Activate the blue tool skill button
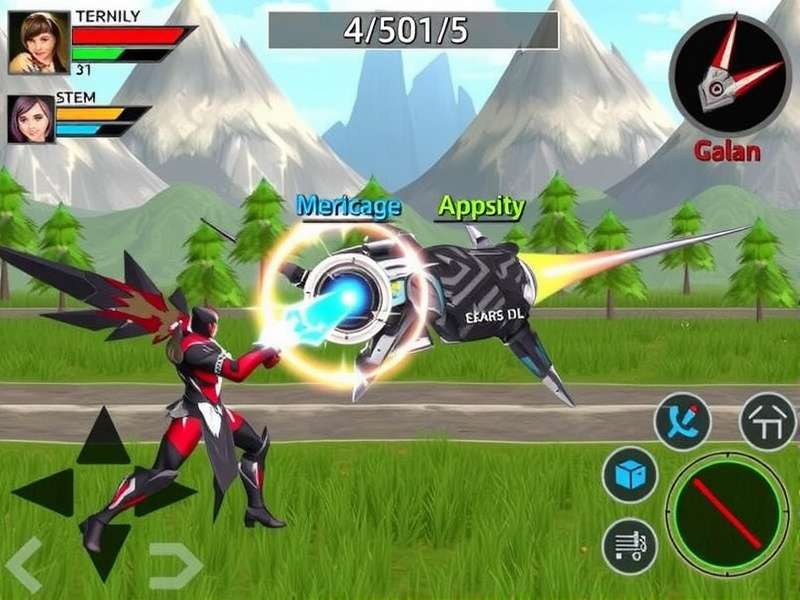The width and height of the screenshot is (800, 600). click(x=682, y=421)
